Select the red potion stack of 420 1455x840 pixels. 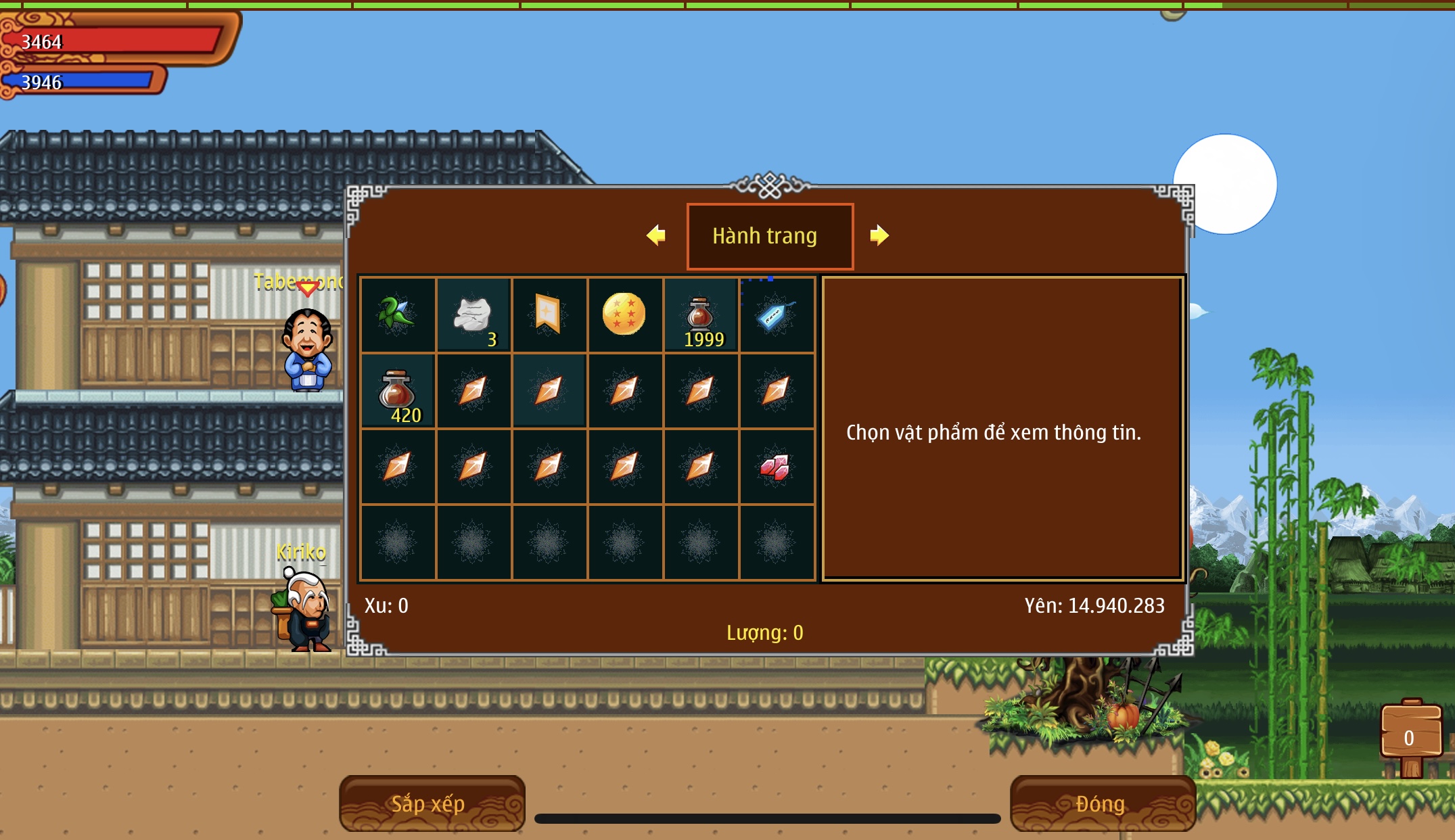pyautogui.click(x=398, y=391)
